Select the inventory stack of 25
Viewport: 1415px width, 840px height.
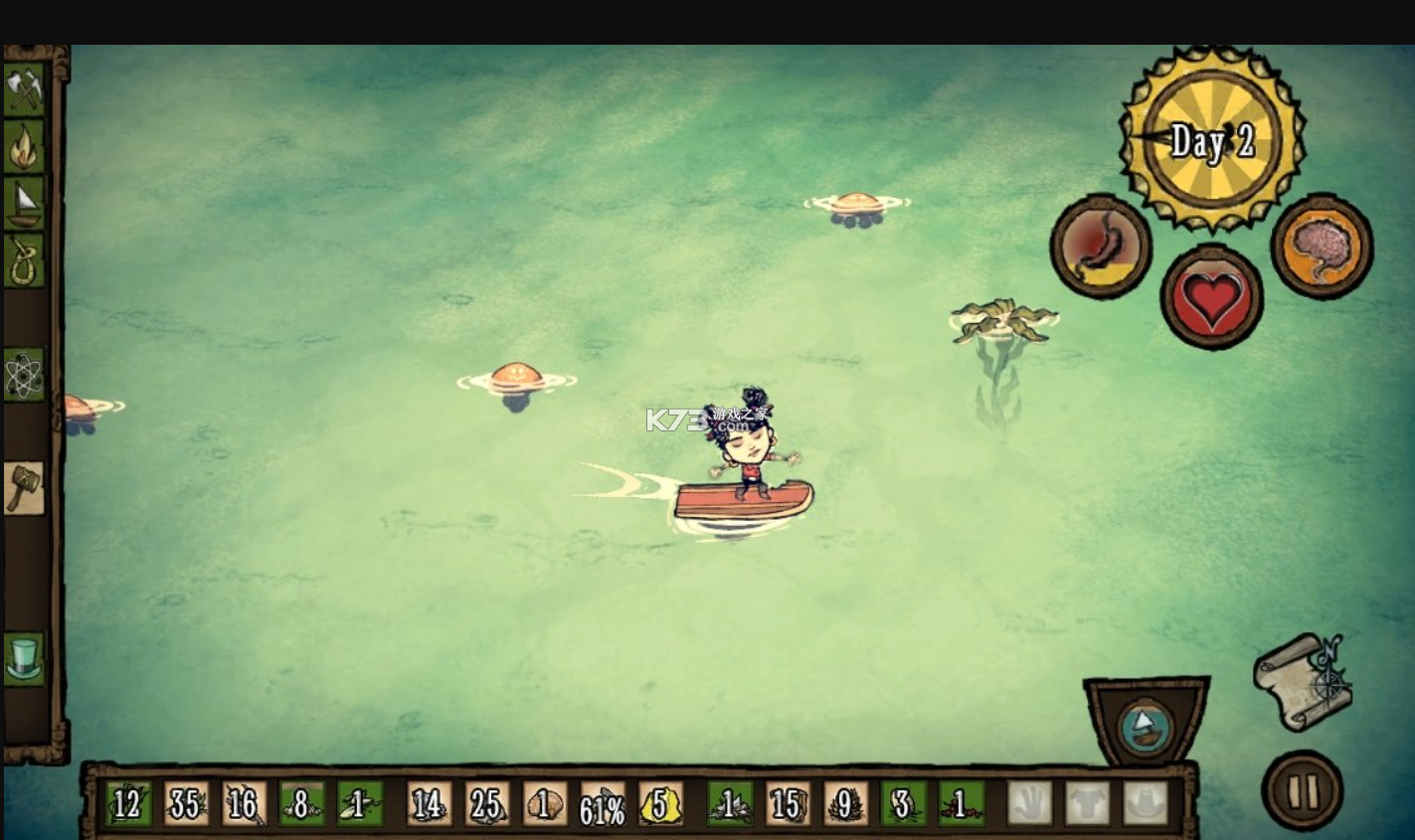click(x=487, y=803)
